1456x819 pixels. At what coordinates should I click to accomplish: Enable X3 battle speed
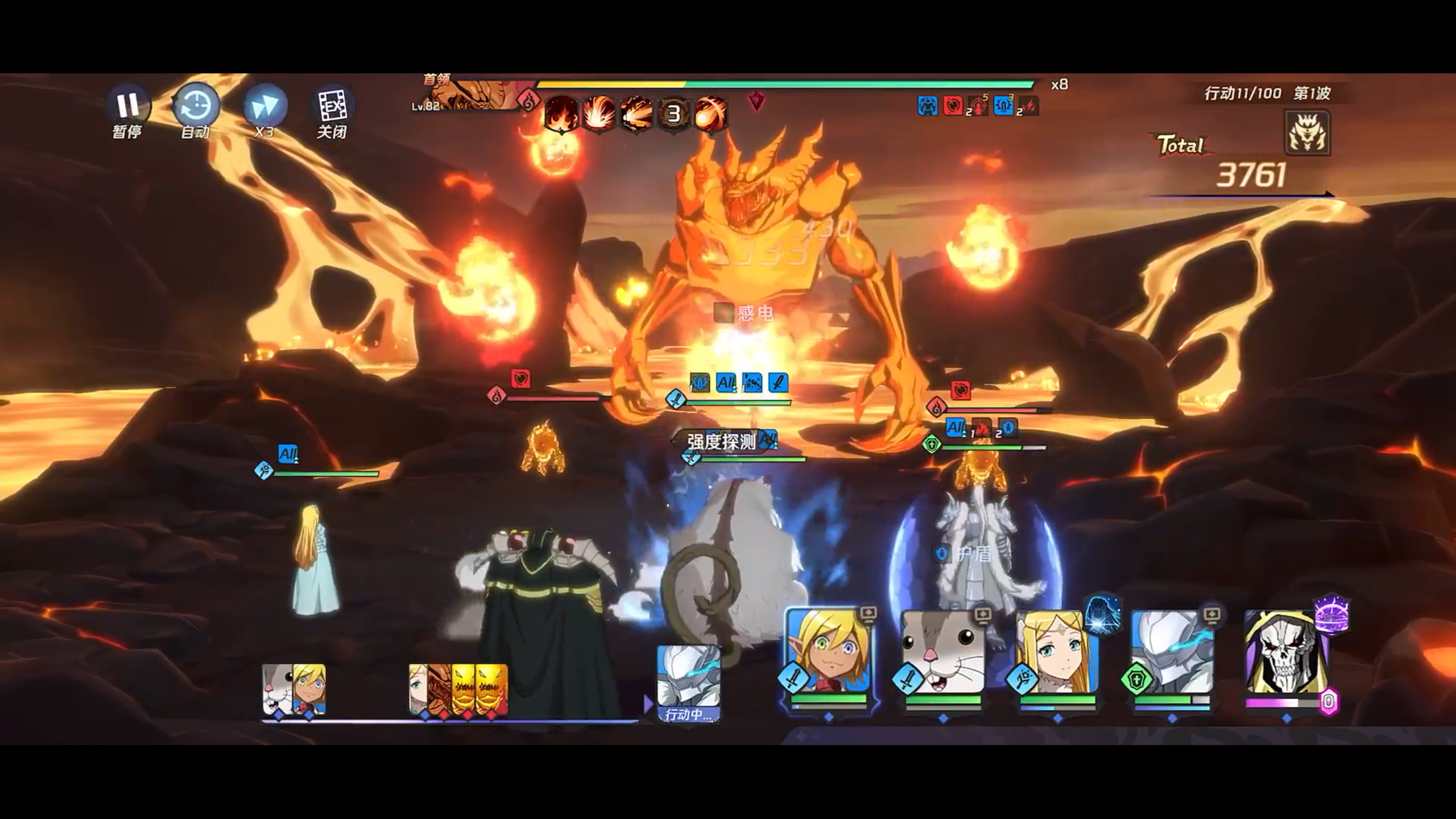coord(264,105)
